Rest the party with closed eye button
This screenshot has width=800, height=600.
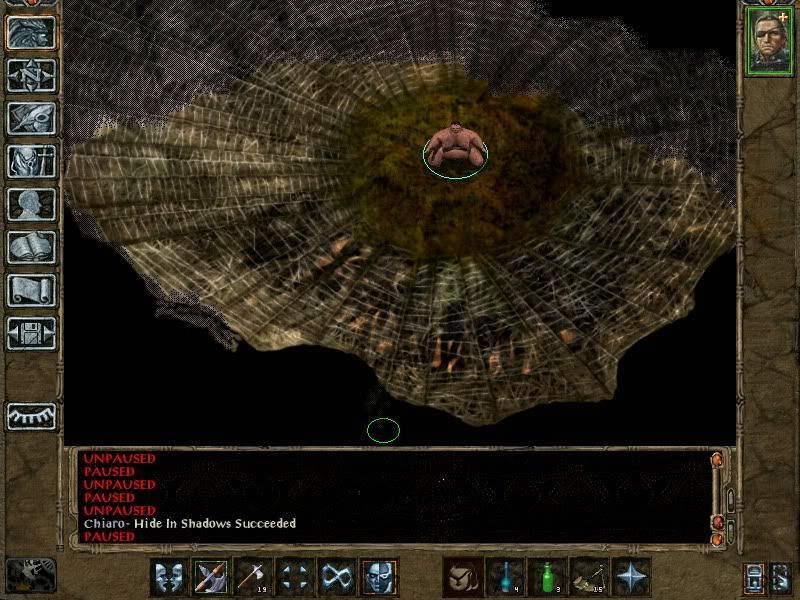31,415
